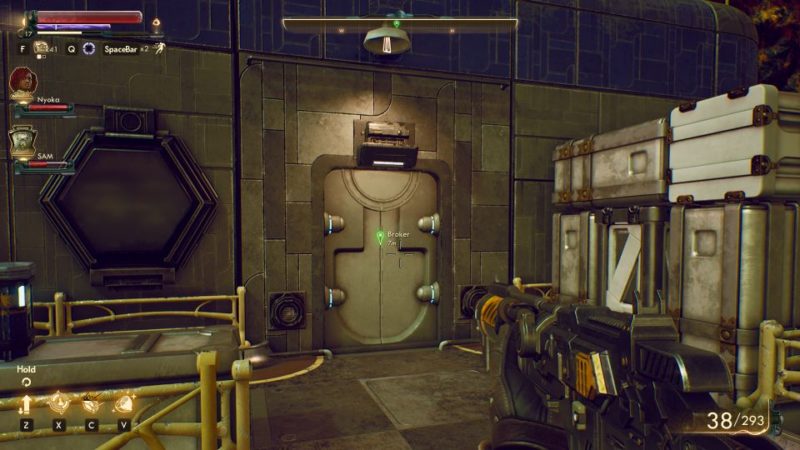Click the companion up-arrow command icon

click(26, 404)
